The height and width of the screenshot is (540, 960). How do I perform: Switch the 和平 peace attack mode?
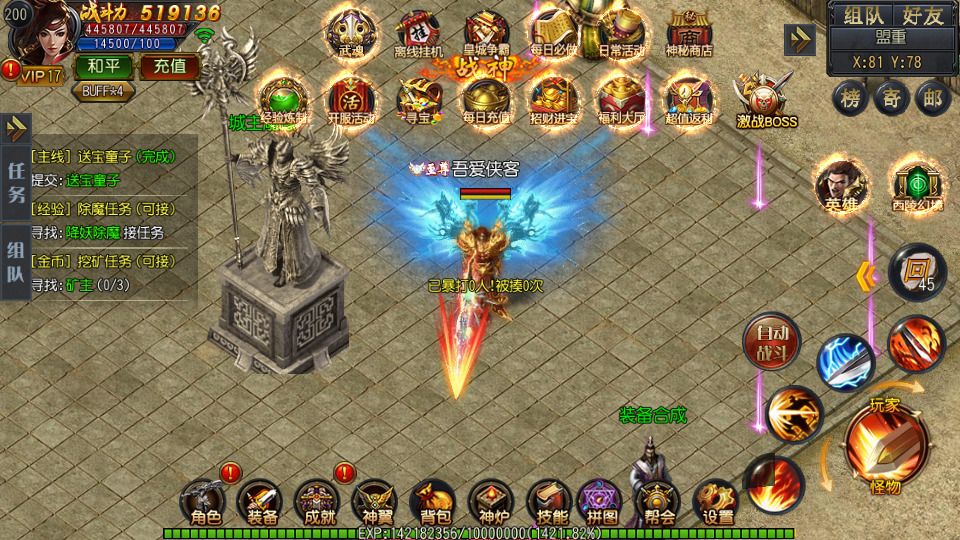coord(103,67)
